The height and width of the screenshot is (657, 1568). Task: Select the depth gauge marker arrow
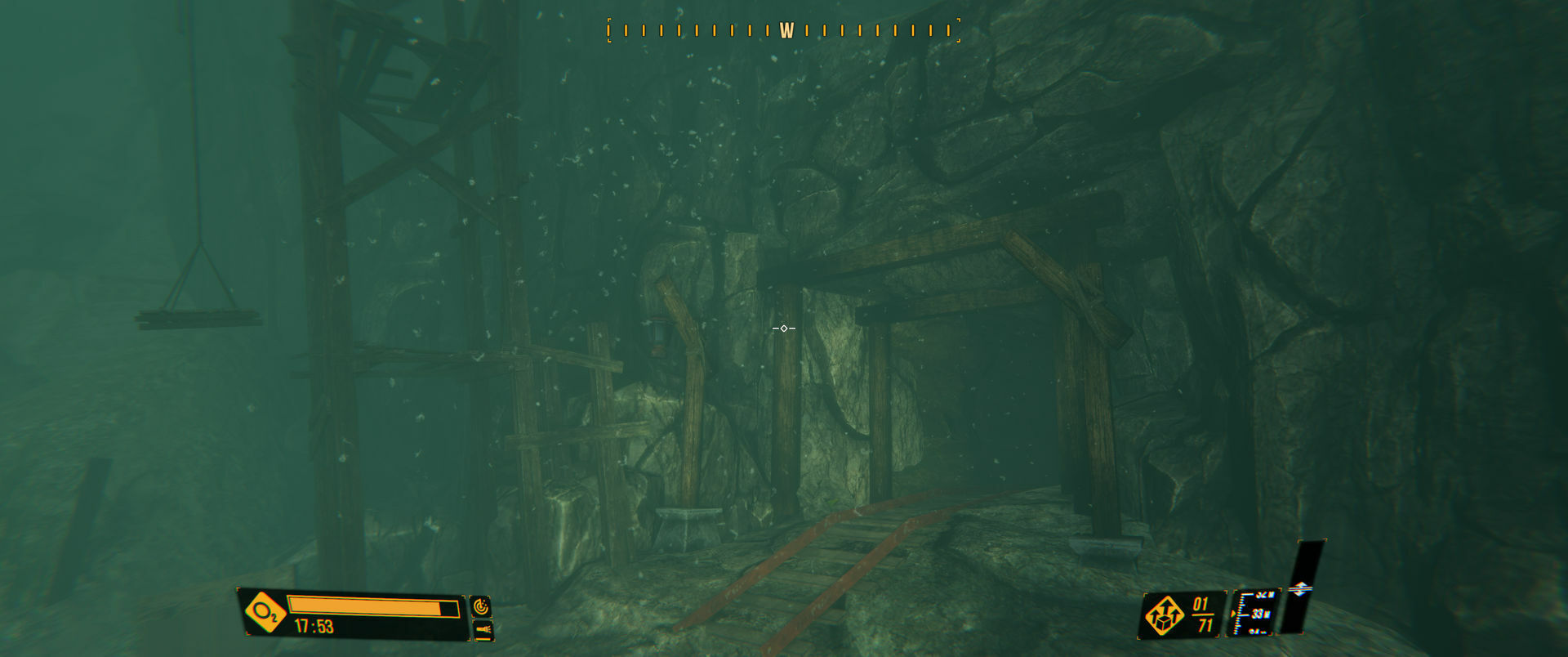click(1234, 613)
